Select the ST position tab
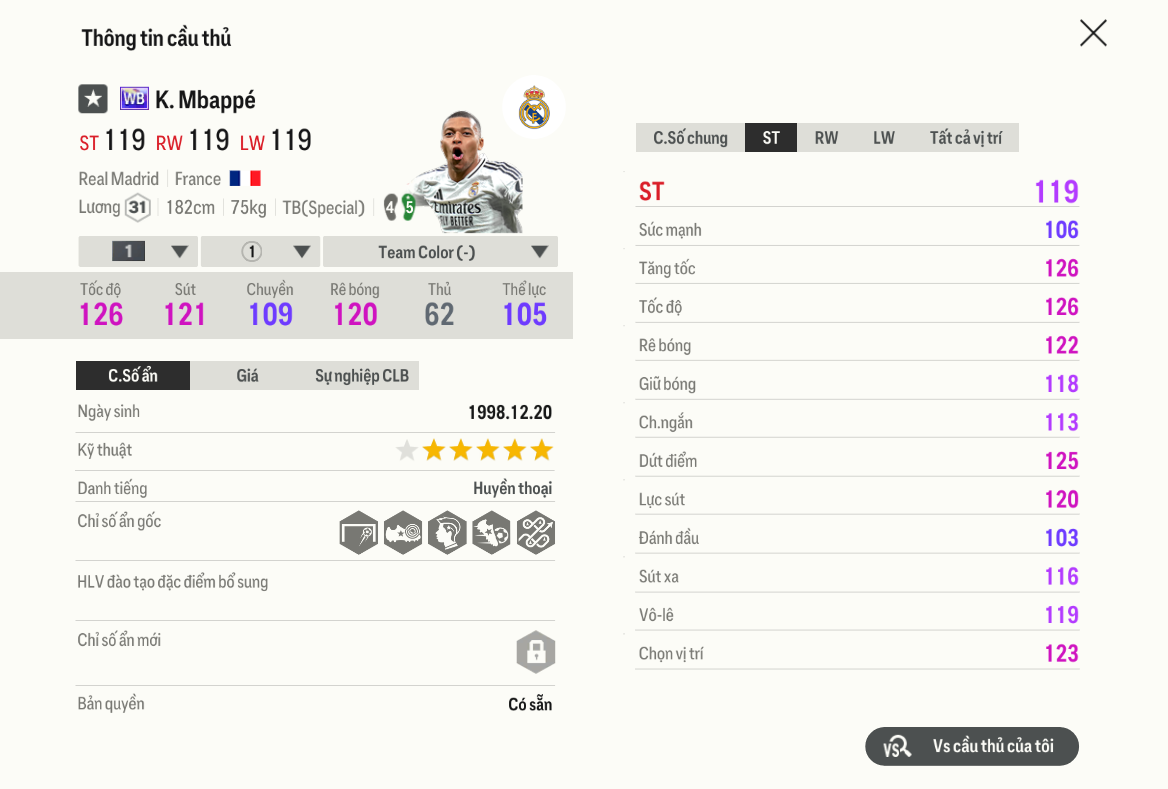Viewport: 1168px width, 789px height. (770, 138)
